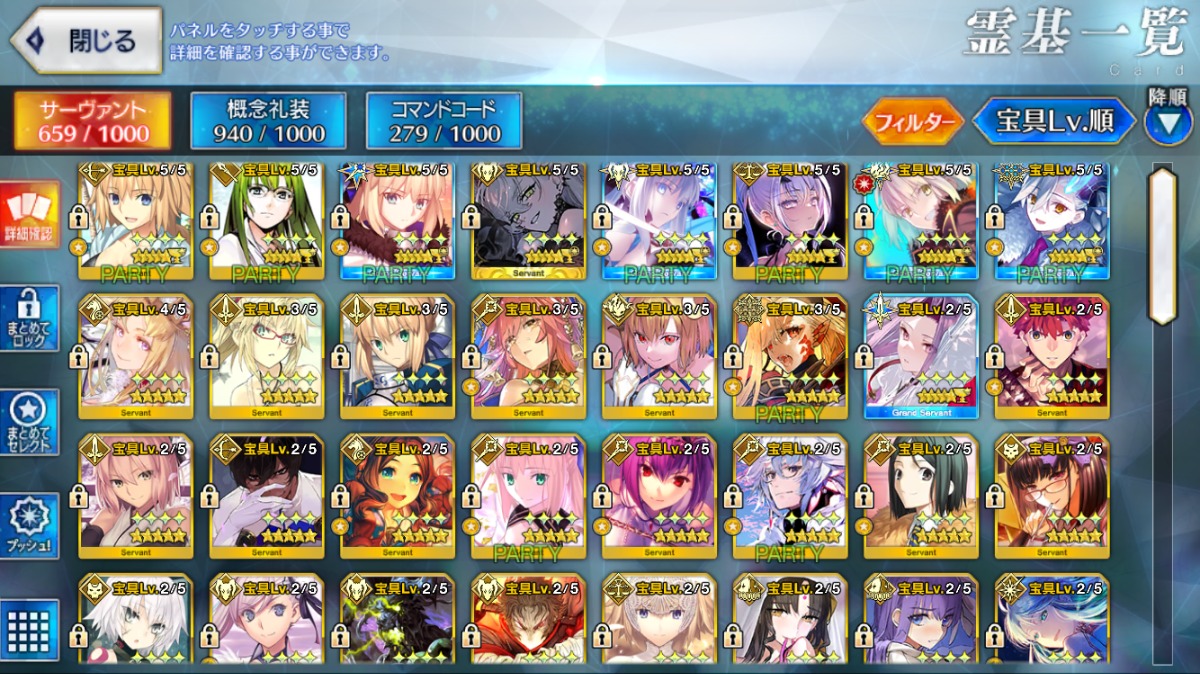The image size is (1200, 674).
Task: Choose the dark gray armored servant card
Action: point(528,220)
